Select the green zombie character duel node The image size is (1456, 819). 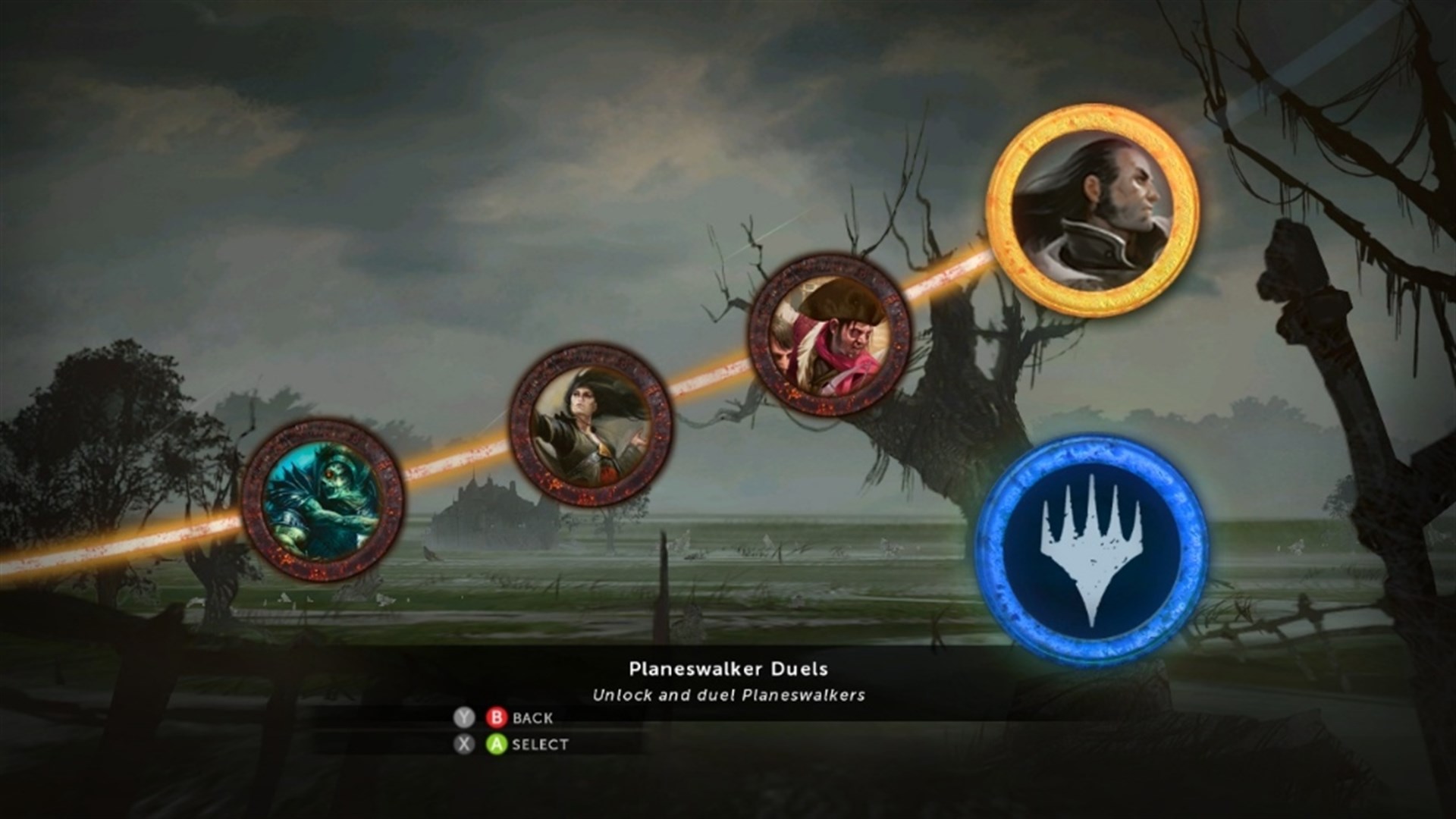pos(322,497)
